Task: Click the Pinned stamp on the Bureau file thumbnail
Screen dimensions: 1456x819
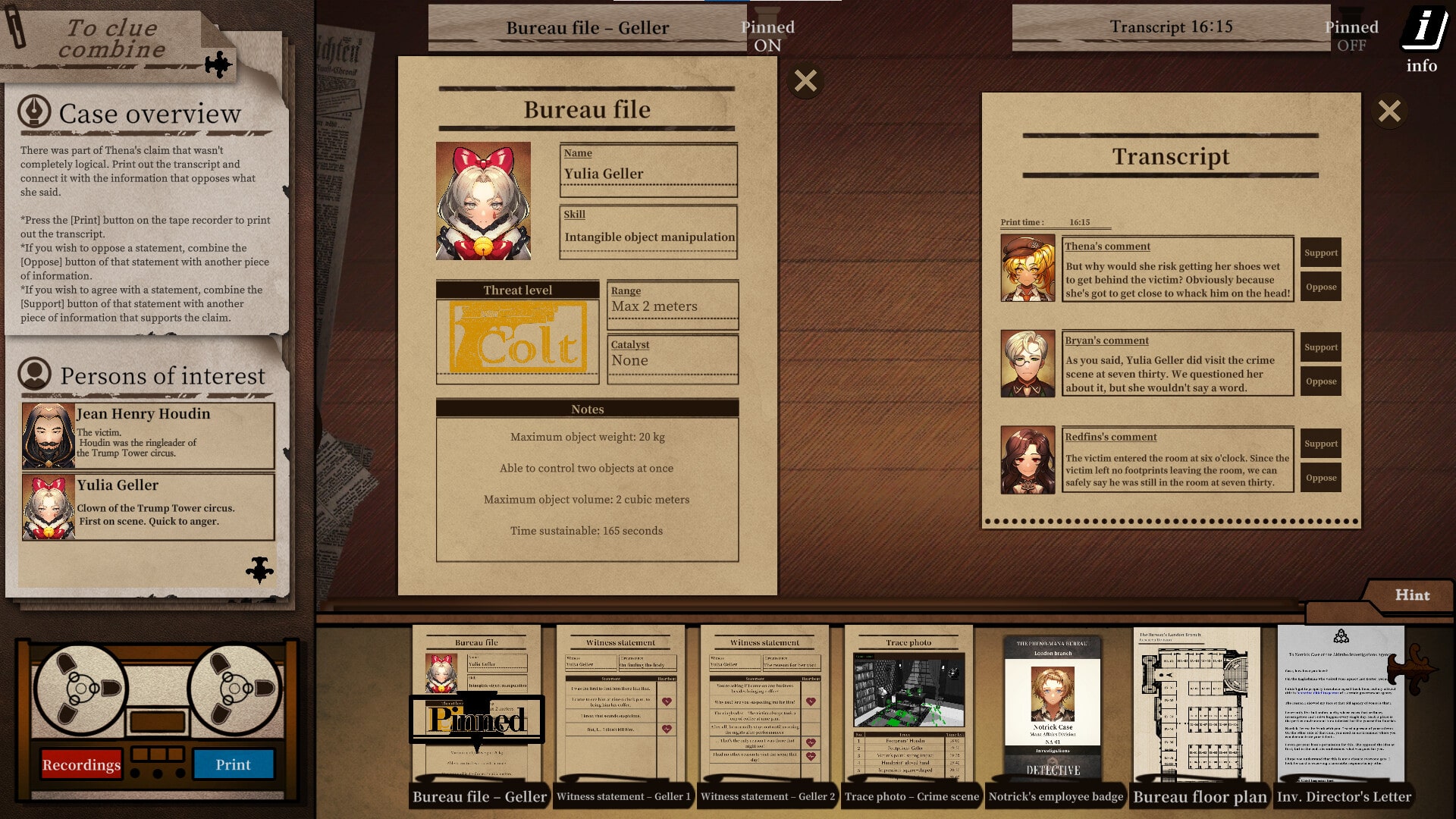Action: click(478, 720)
